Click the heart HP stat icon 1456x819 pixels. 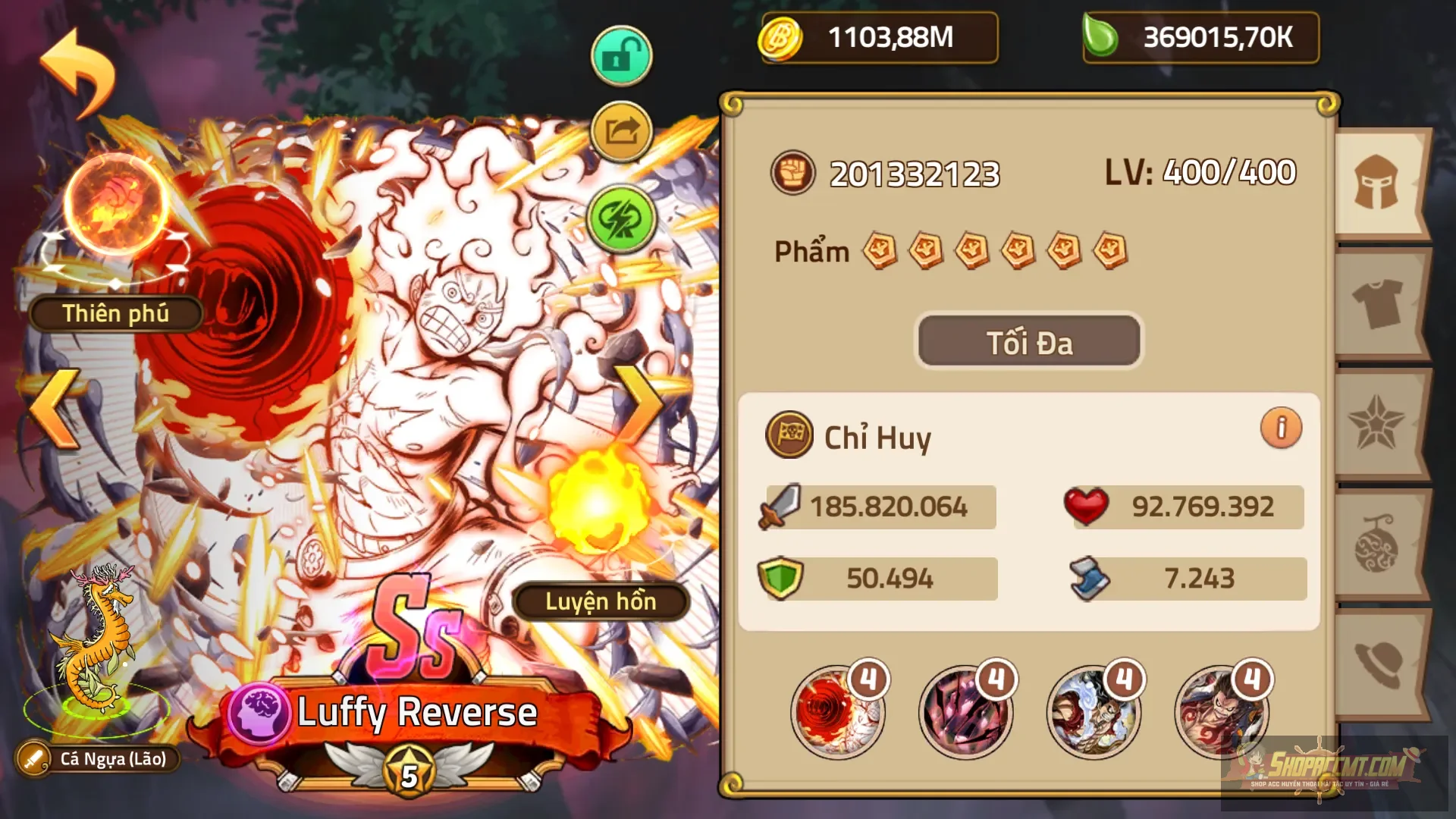click(1086, 507)
